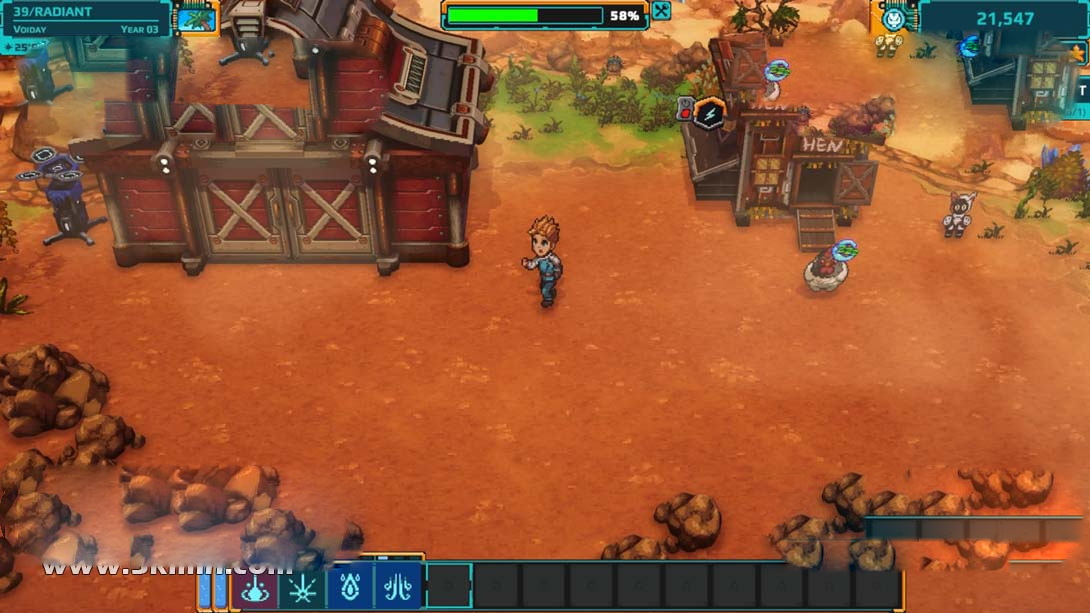Select the starburst tool in the hotbar

[x=302, y=587]
